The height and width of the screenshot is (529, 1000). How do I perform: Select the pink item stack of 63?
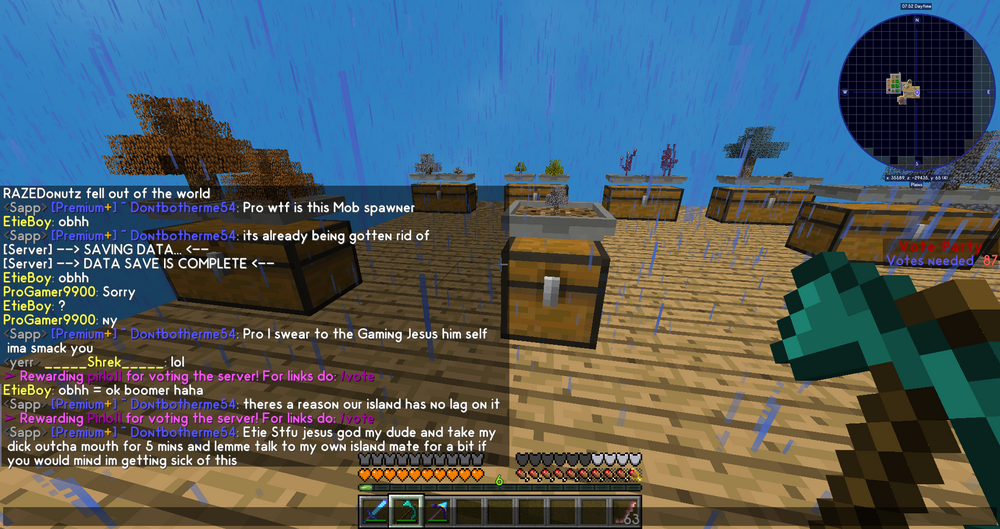click(x=626, y=512)
